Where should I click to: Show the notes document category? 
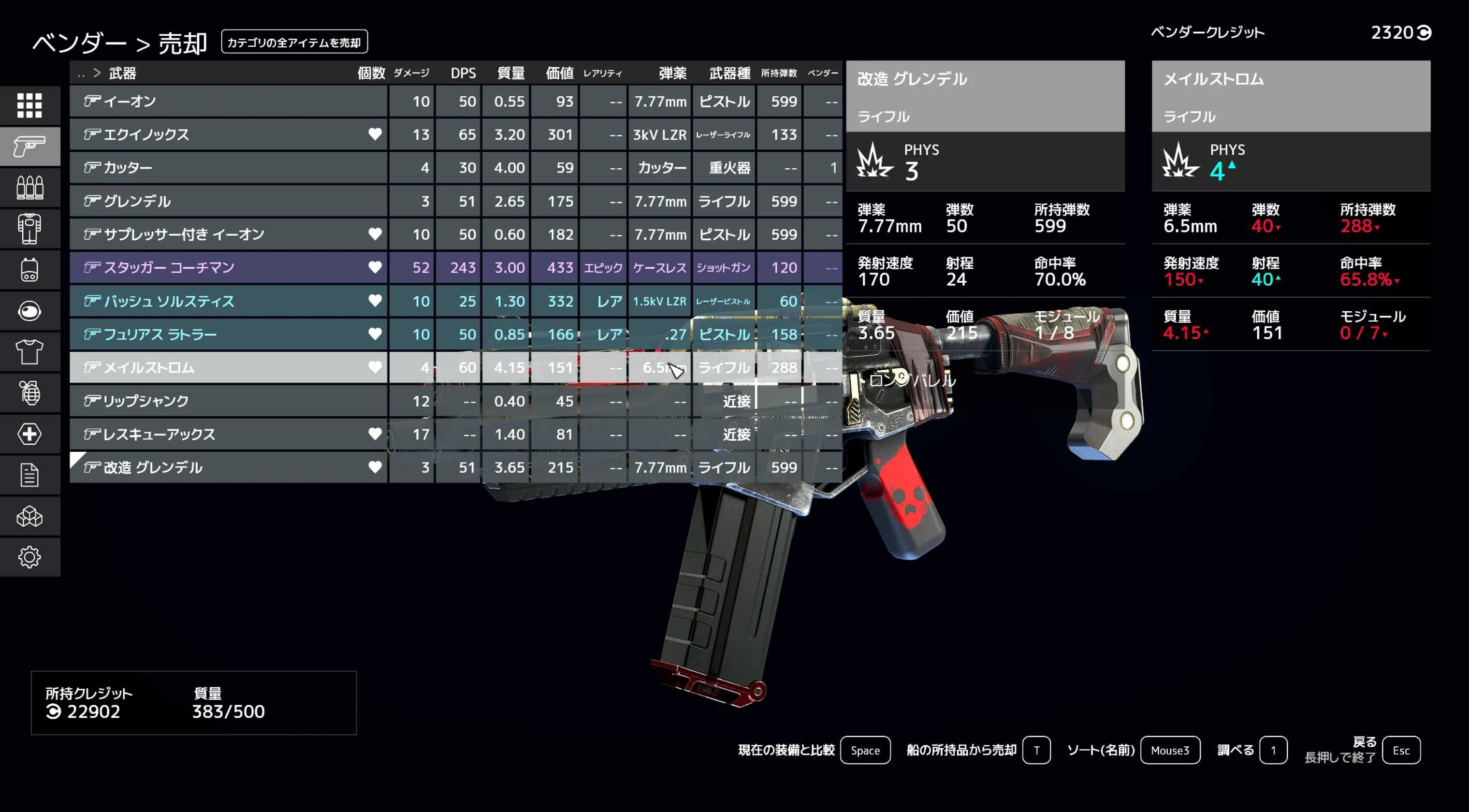pos(29,476)
